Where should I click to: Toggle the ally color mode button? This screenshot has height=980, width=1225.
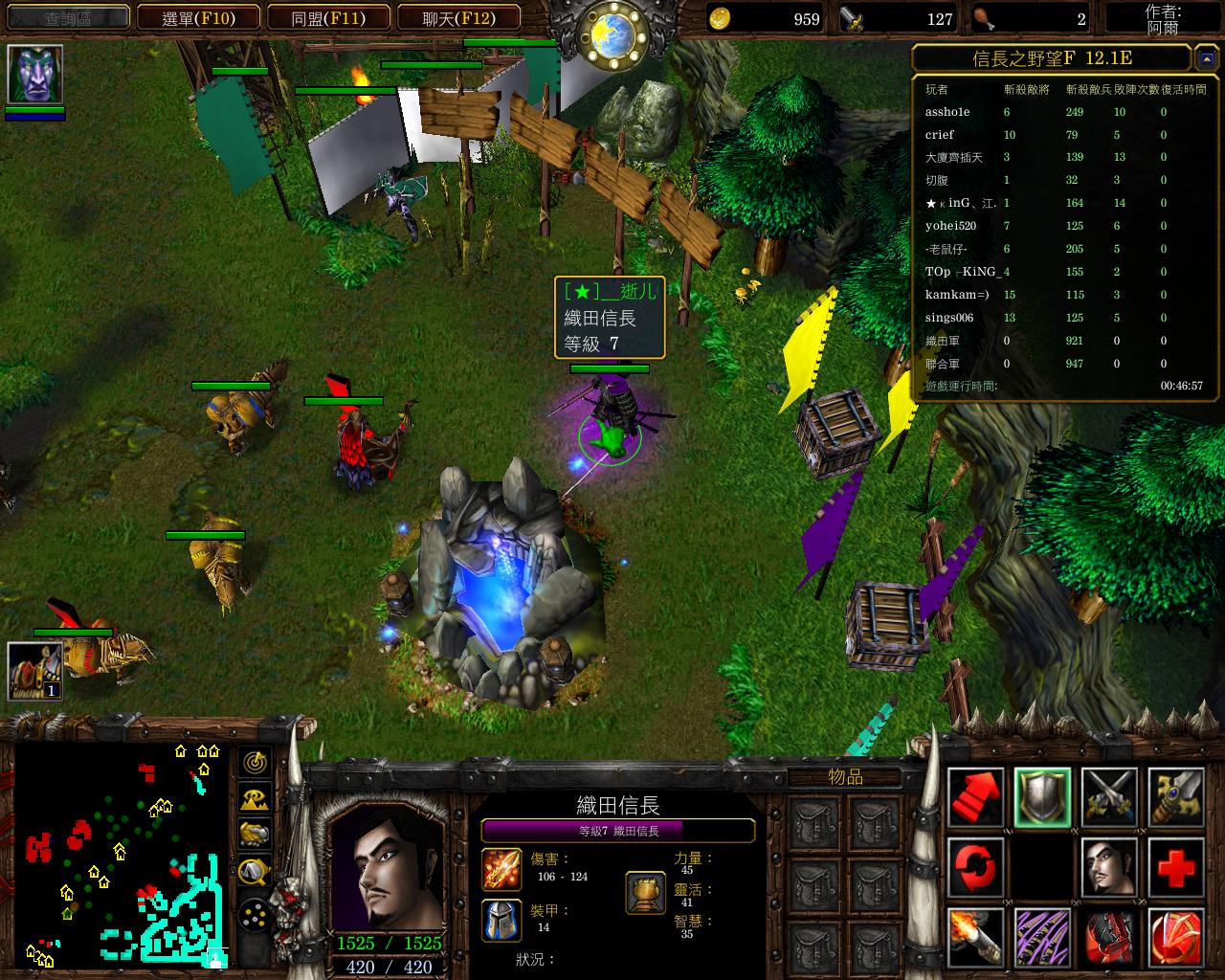point(255,834)
